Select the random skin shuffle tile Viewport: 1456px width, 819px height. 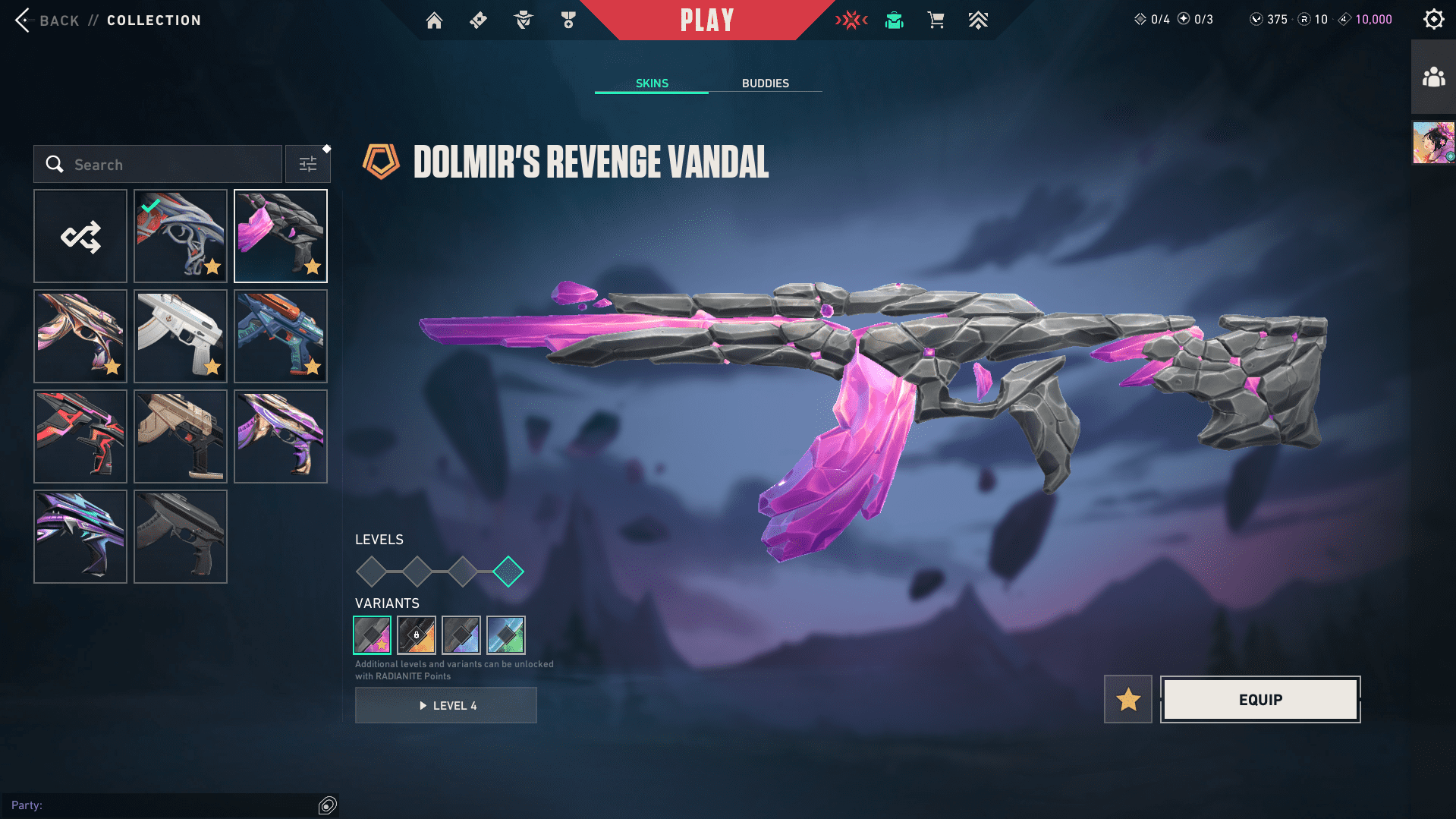click(80, 237)
